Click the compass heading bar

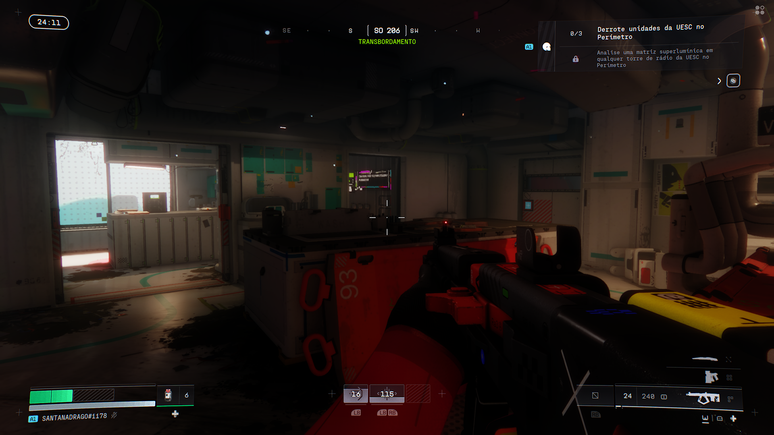385,31
